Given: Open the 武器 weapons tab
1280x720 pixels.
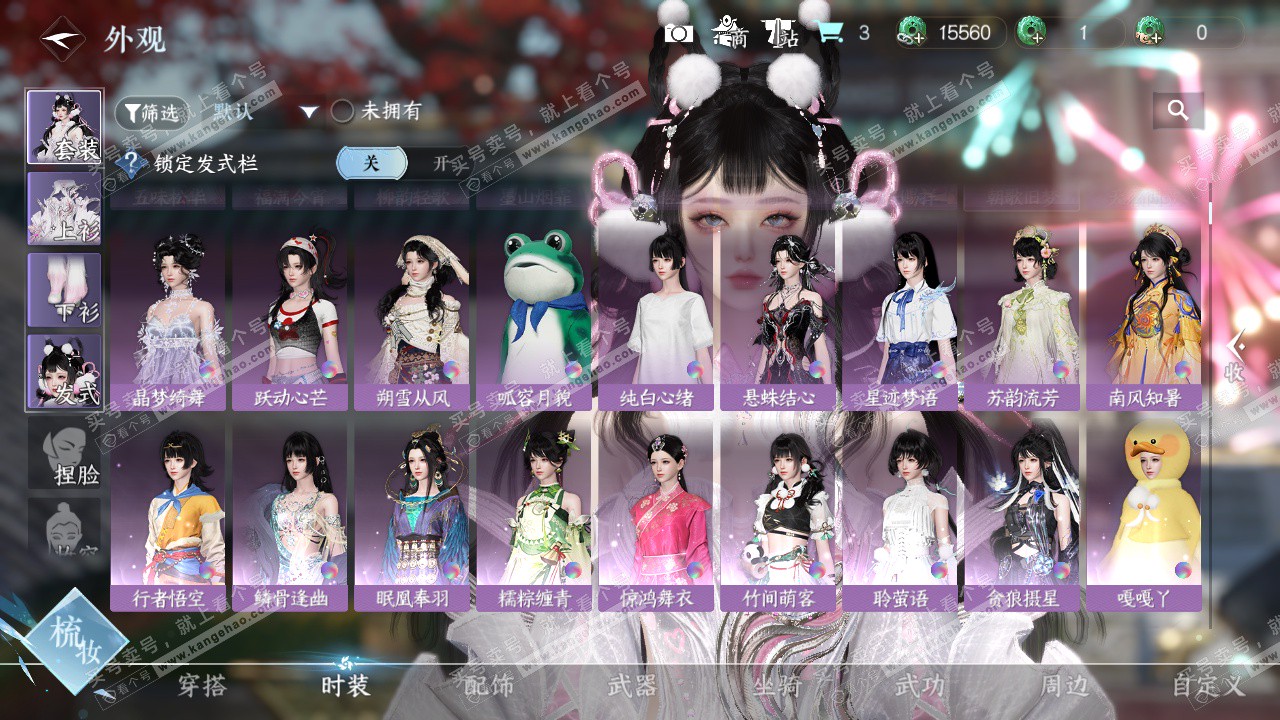Looking at the screenshot, I should (633, 685).
